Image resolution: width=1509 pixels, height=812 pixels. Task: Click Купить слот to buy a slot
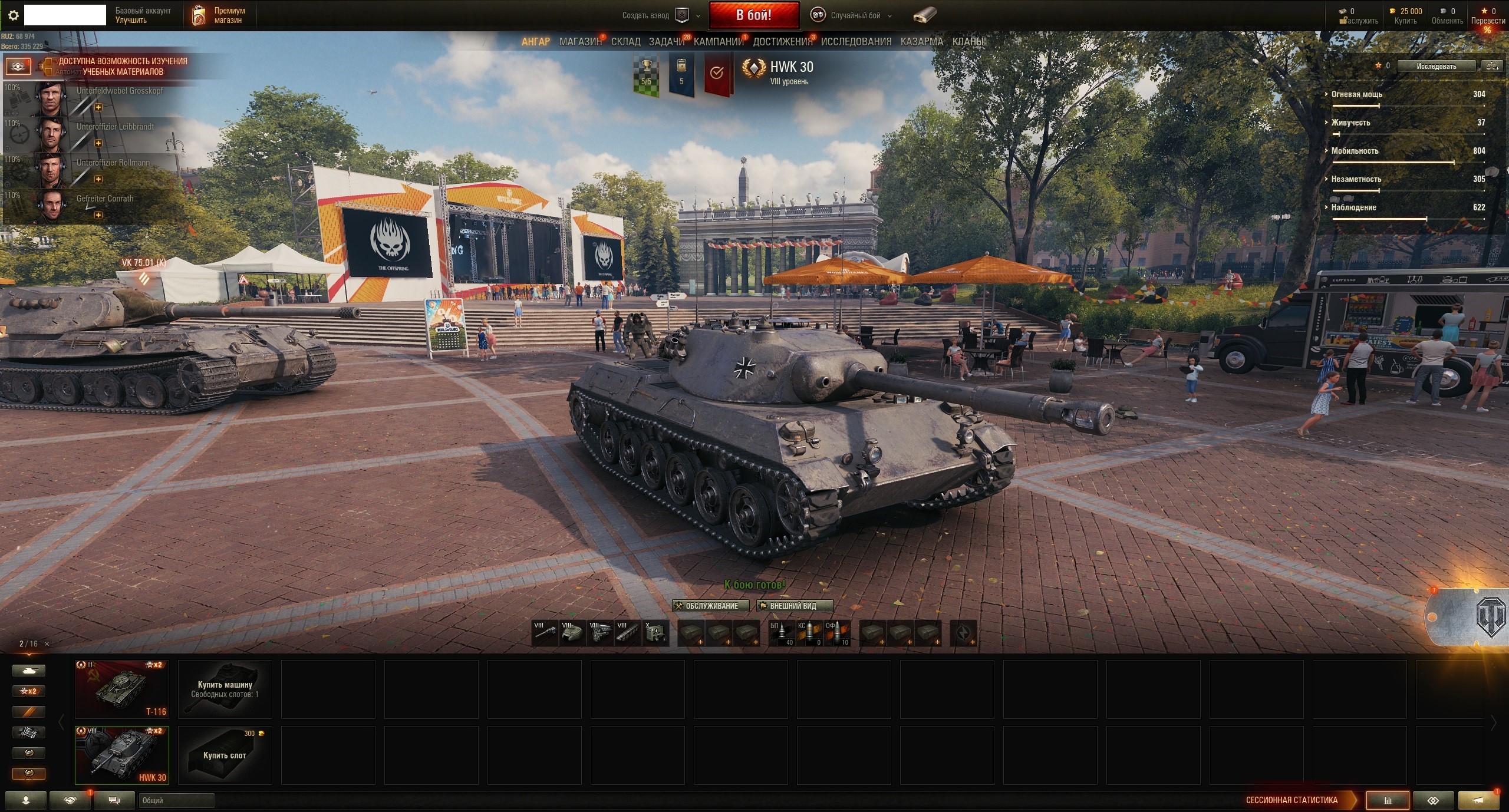(x=225, y=755)
